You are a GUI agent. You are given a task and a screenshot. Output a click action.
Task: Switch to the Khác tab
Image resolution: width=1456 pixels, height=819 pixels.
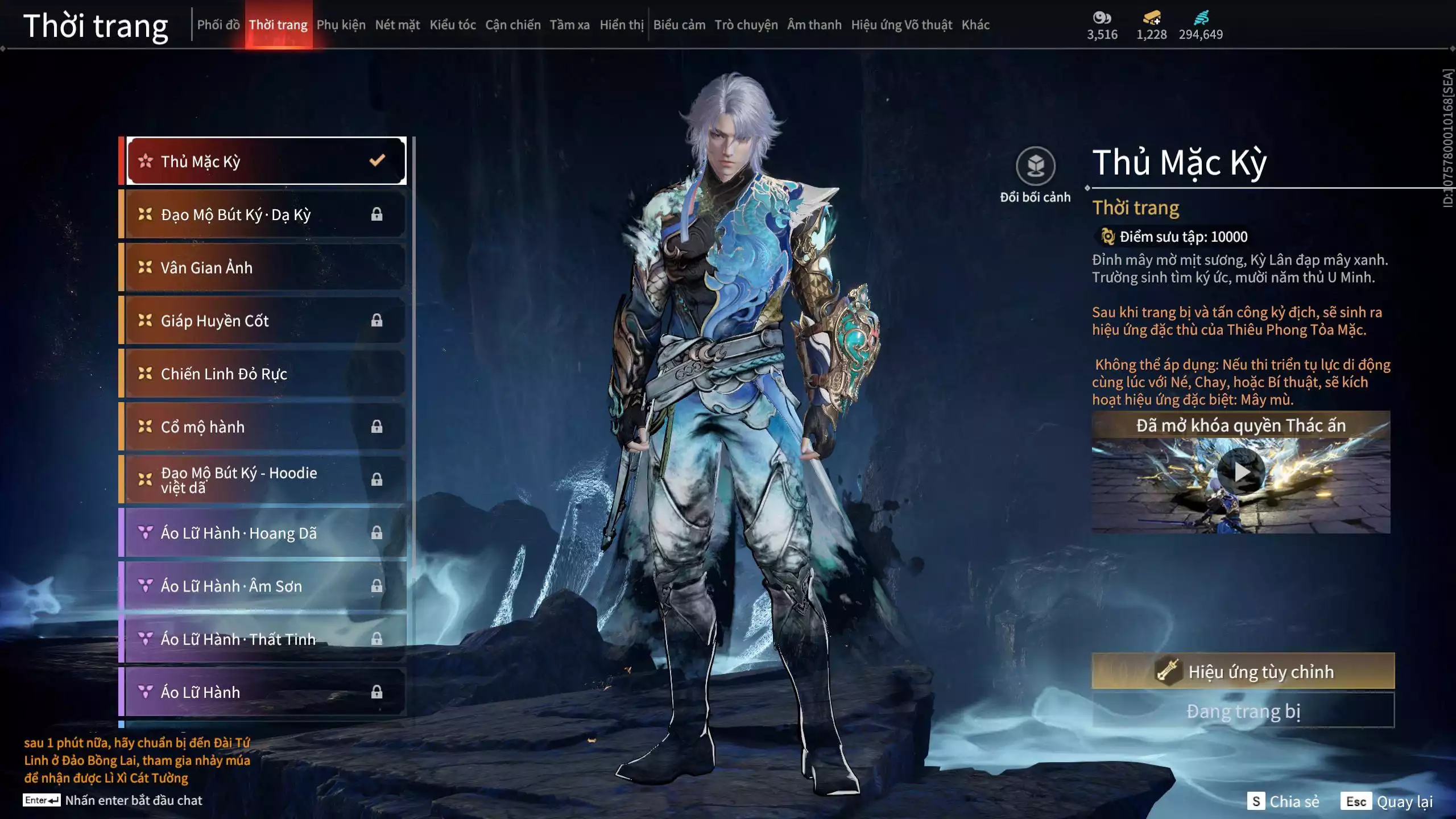tap(975, 25)
